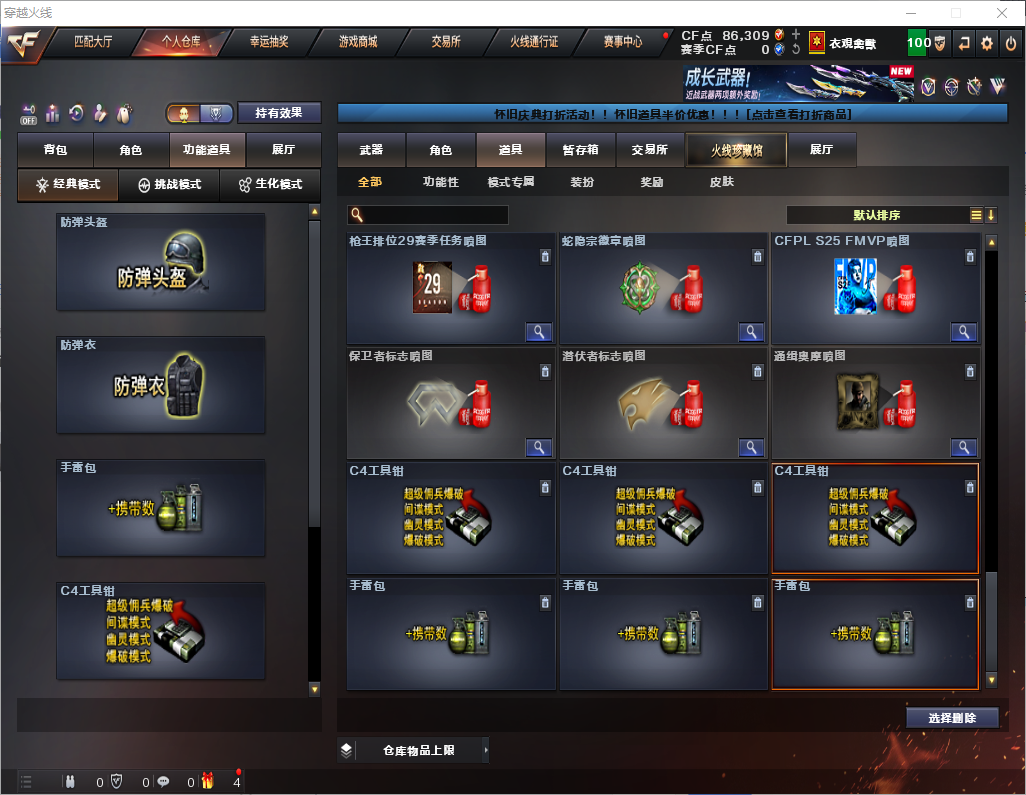Viewport: 1026px width, 795px height.
Task: Go to the 游戏商城 store
Action: [x=358, y=42]
